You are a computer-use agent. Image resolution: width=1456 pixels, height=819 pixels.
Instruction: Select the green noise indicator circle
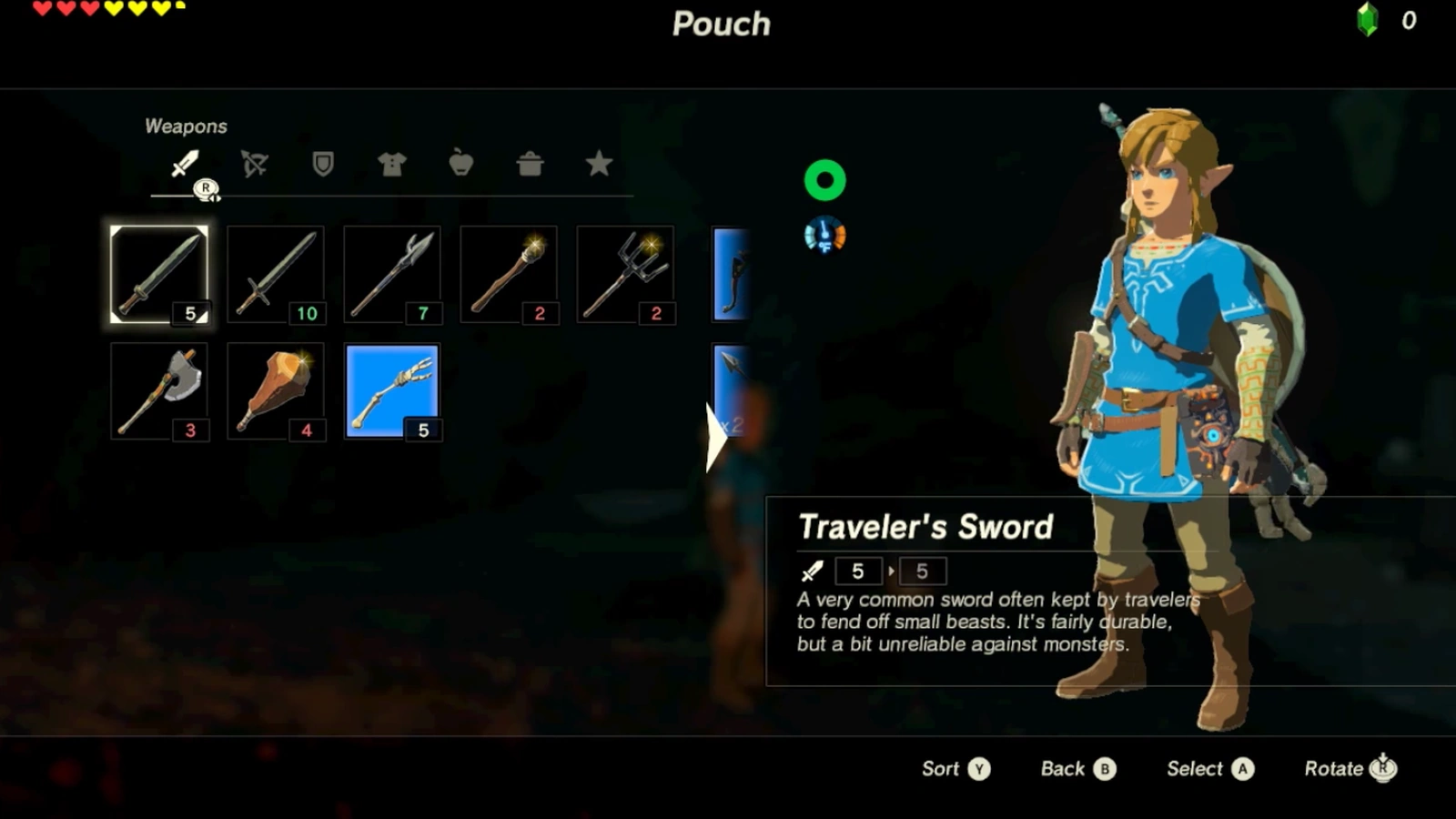pos(824,178)
